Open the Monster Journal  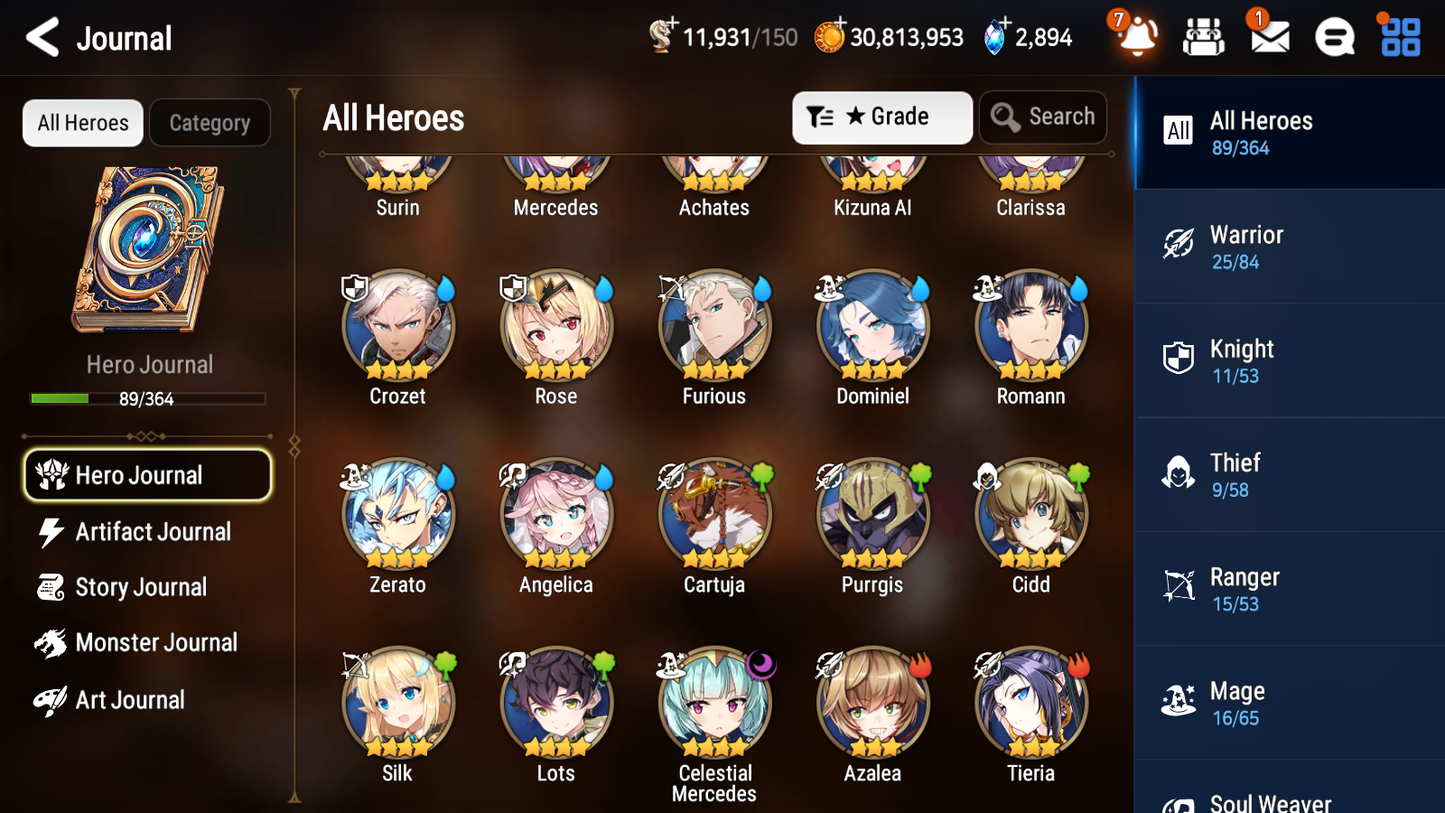click(157, 642)
